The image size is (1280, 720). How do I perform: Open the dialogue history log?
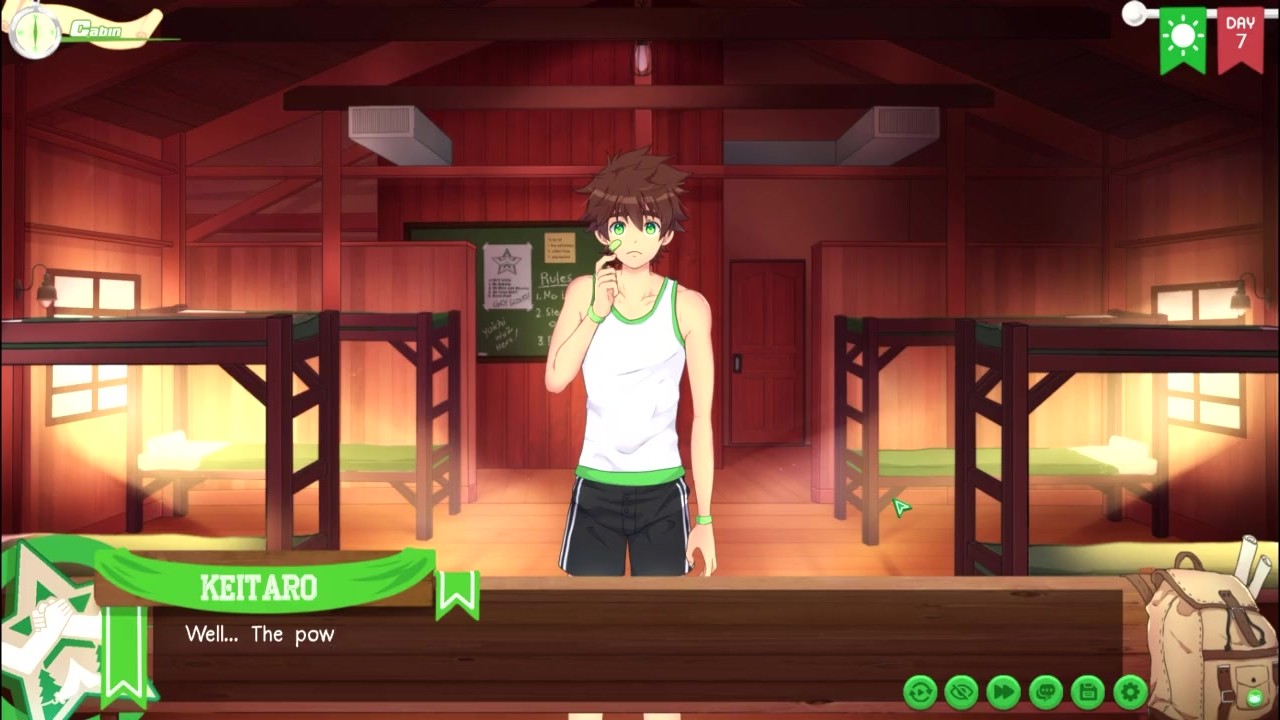click(x=1046, y=691)
